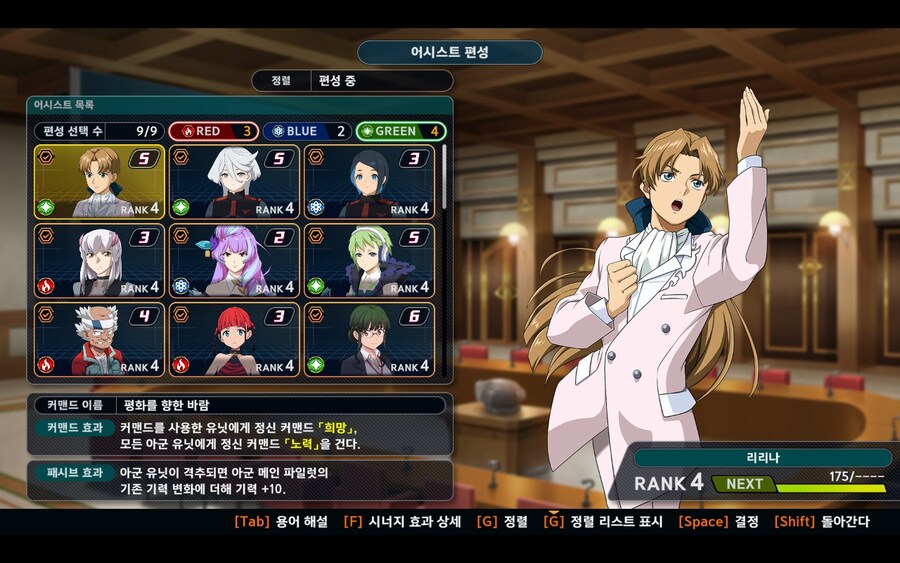Select the purple-haired girl assist card
Image resolution: width=900 pixels, height=563 pixels.
click(x=234, y=260)
